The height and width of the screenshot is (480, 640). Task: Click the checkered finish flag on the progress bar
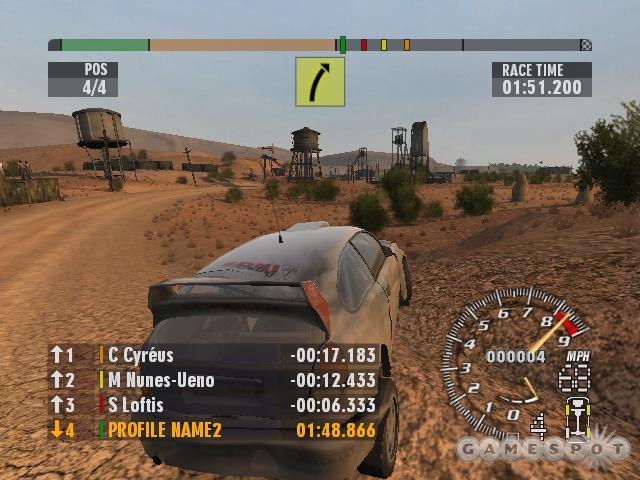586,45
